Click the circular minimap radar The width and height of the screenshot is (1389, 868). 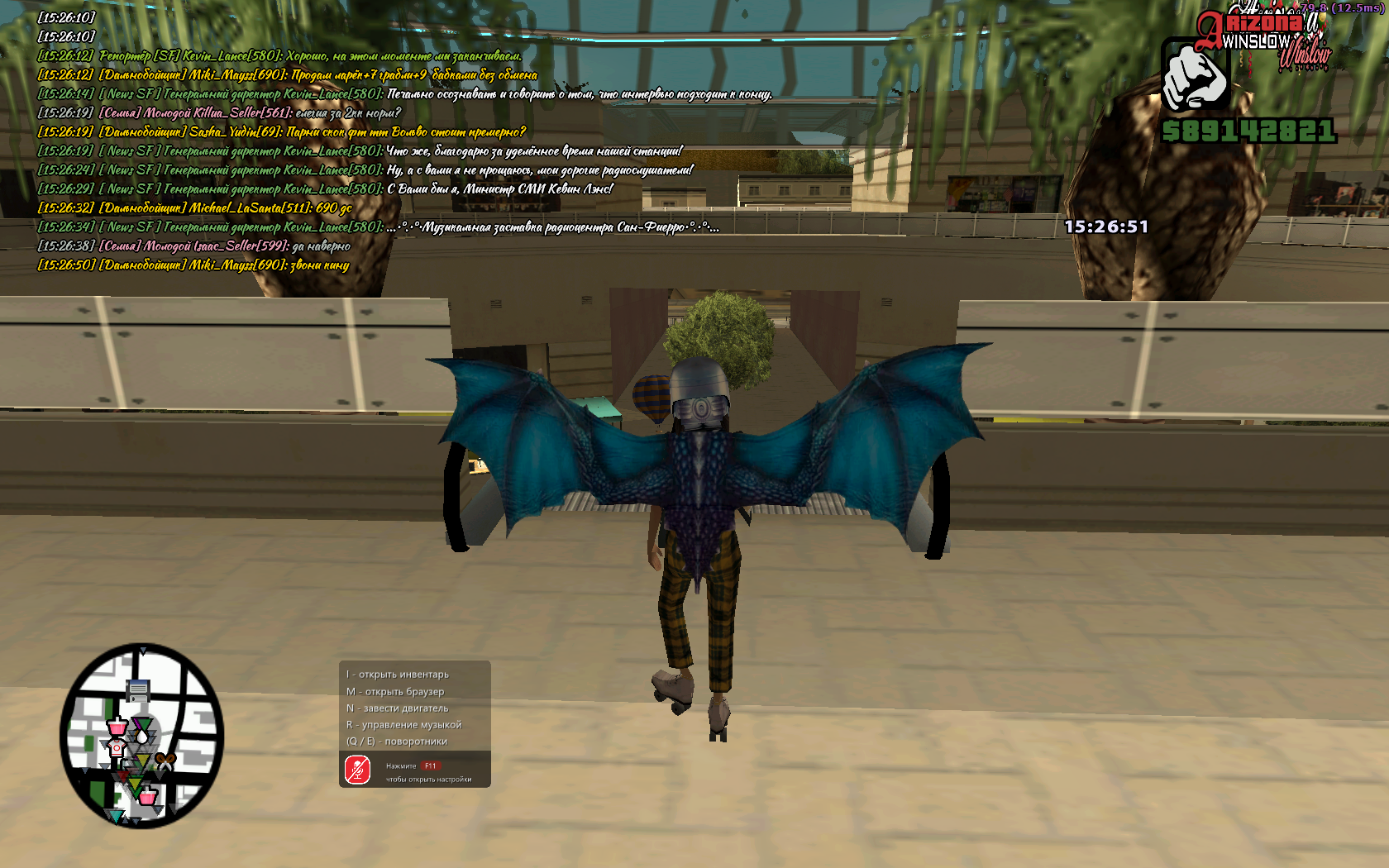[x=141, y=736]
